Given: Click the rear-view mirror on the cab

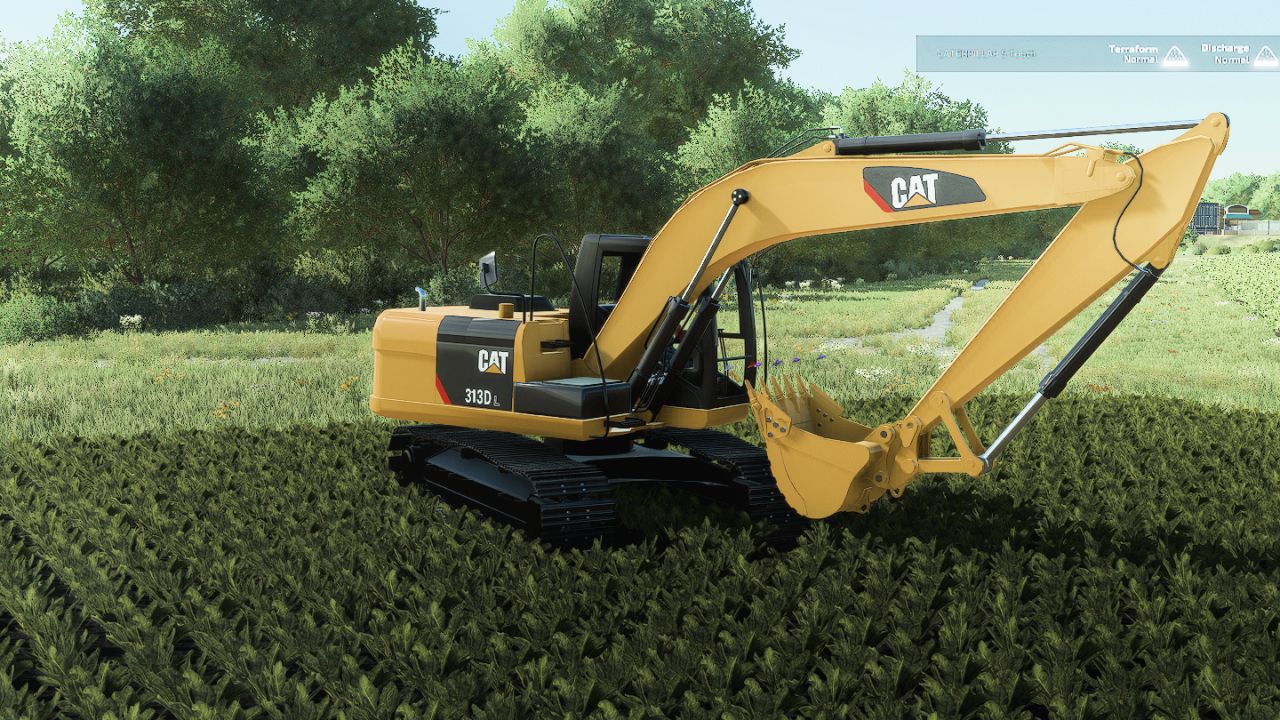Looking at the screenshot, I should (490, 267).
